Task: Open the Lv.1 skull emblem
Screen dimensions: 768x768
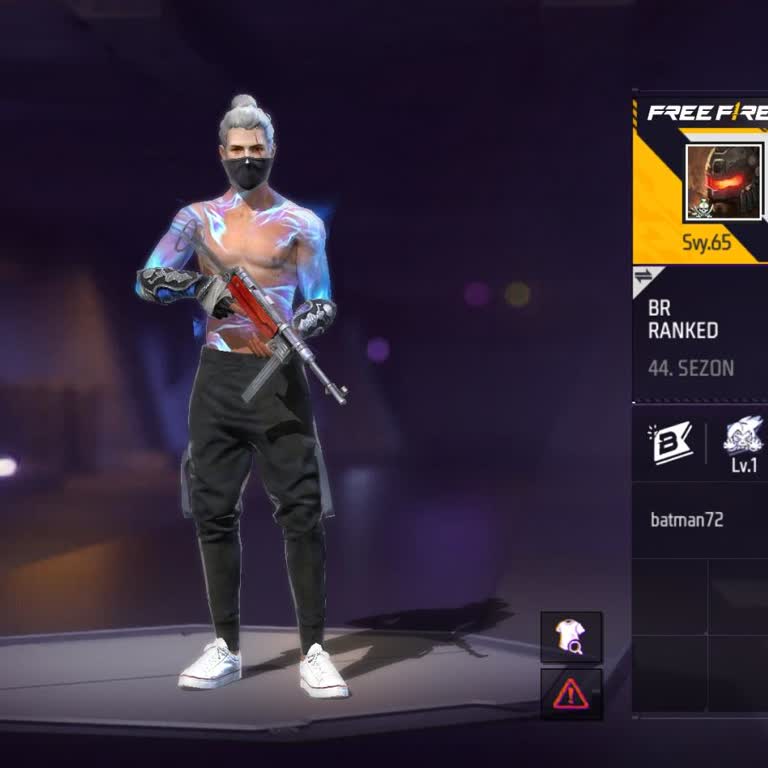Action: (x=743, y=443)
